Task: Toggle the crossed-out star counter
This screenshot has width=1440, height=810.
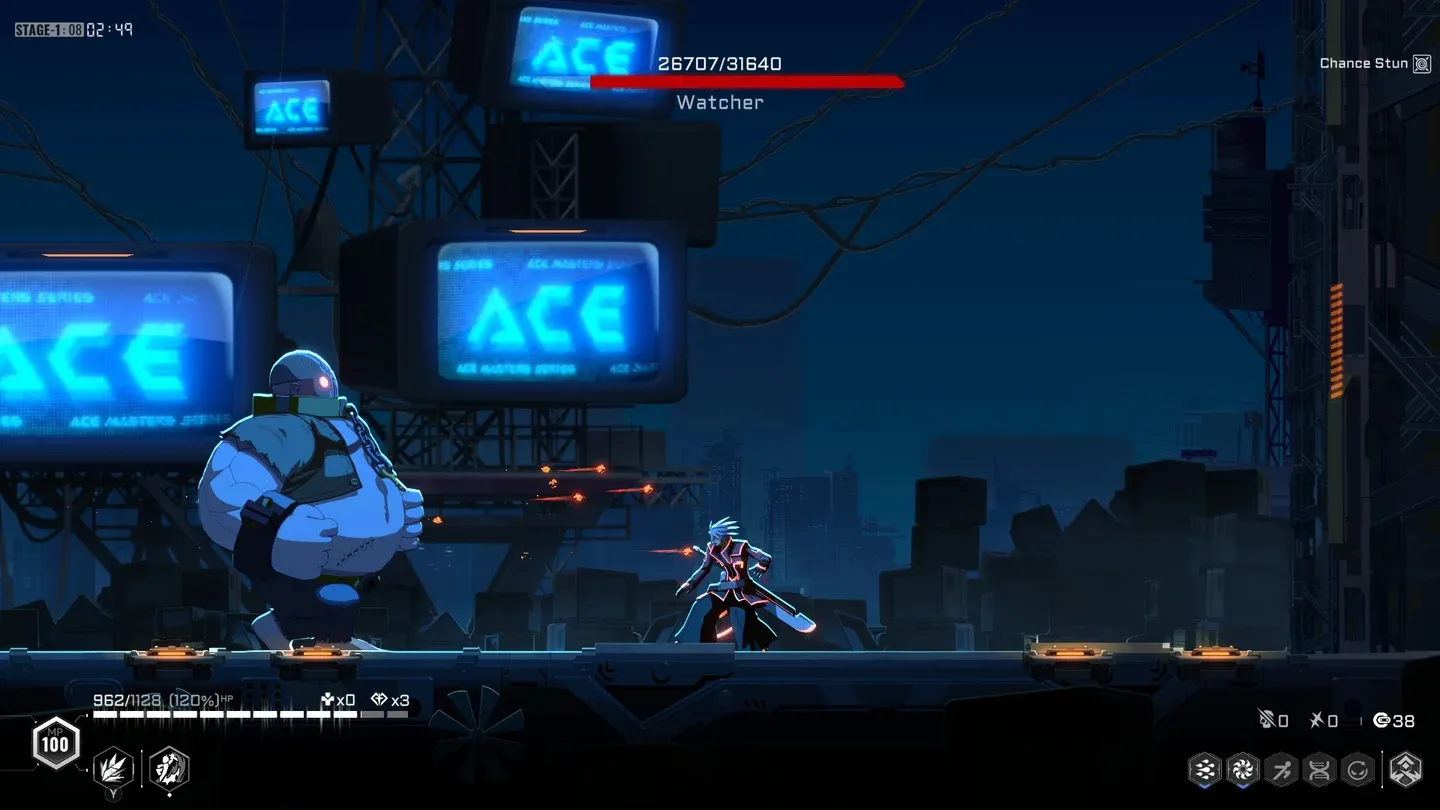Action: point(1324,719)
